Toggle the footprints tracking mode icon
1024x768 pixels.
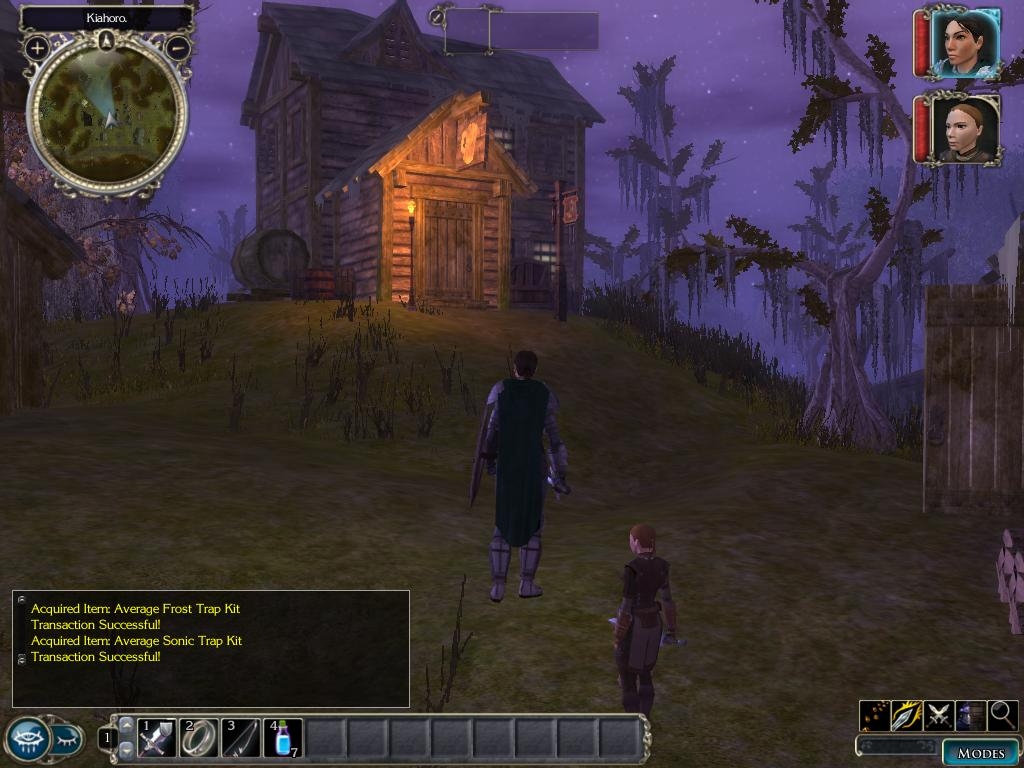[x=875, y=715]
